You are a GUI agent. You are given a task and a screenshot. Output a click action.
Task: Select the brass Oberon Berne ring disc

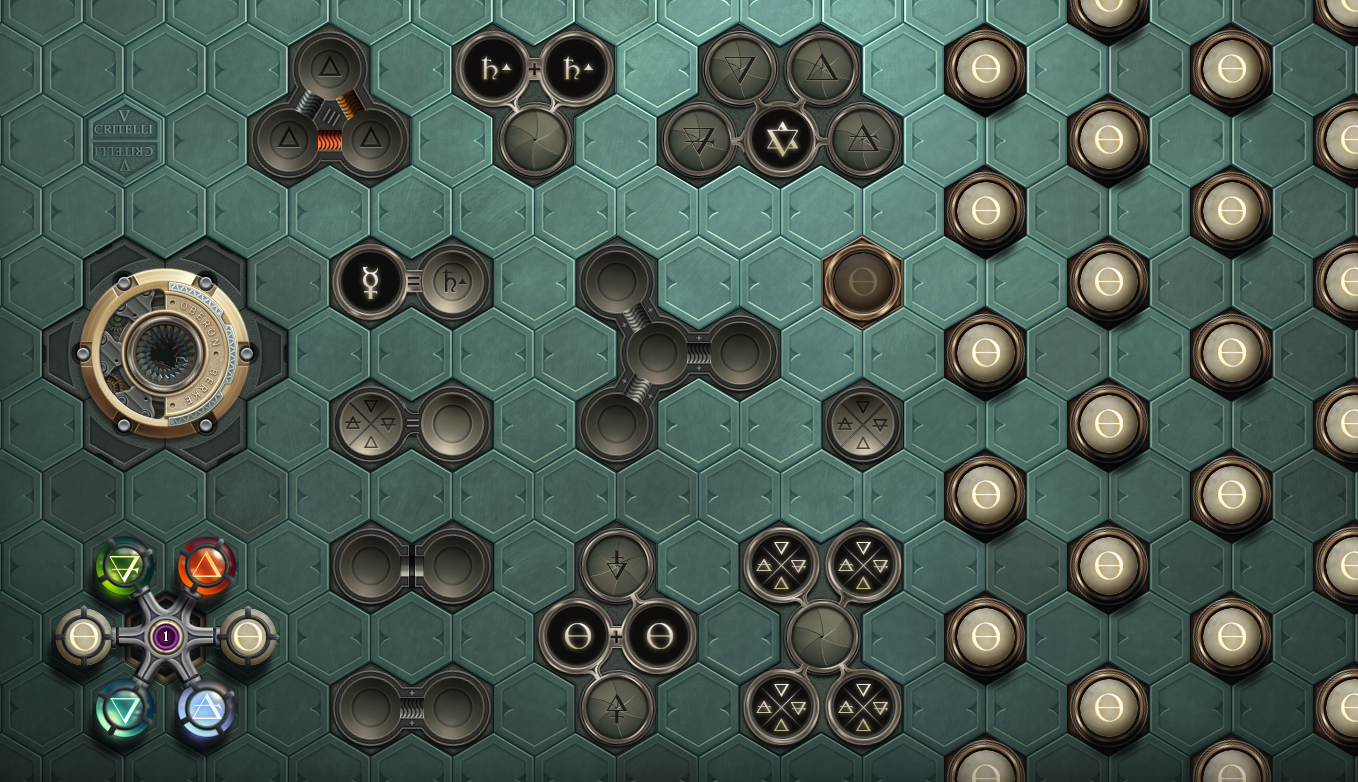[x=165, y=353]
